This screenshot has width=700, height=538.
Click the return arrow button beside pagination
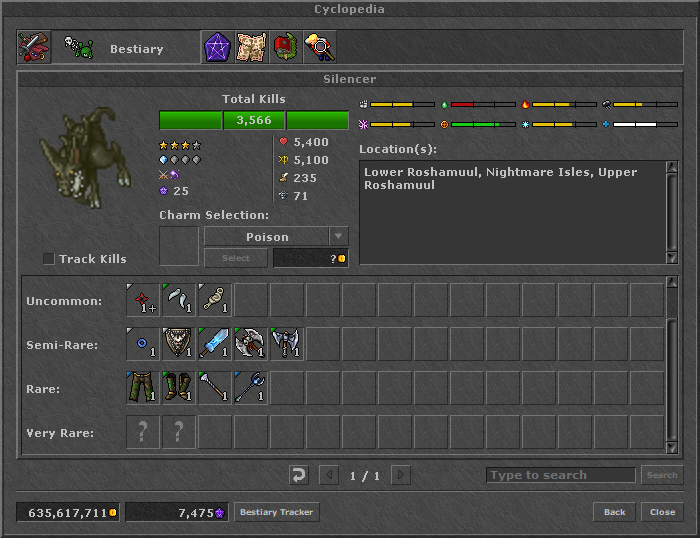click(x=298, y=475)
